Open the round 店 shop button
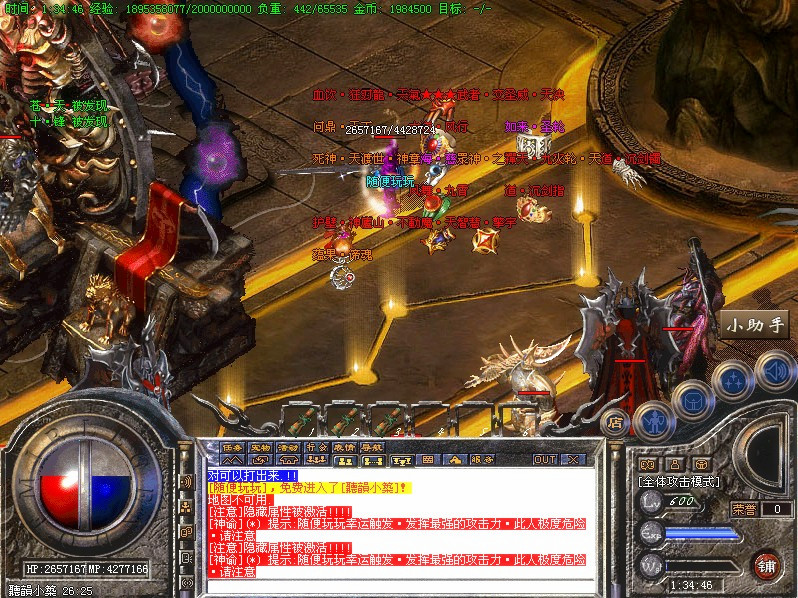 pos(617,421)
